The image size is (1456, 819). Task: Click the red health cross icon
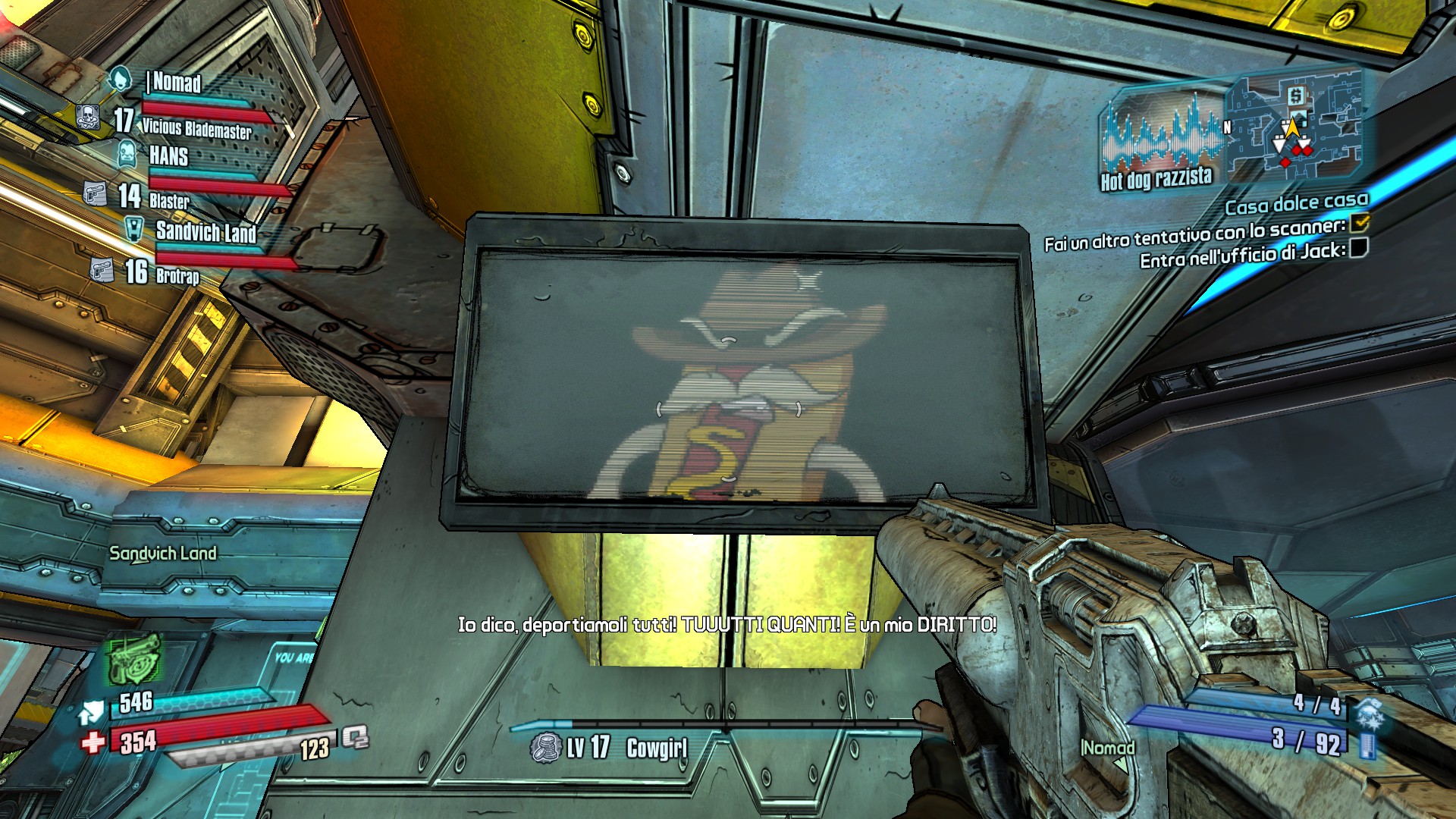[x=93, y=741]
